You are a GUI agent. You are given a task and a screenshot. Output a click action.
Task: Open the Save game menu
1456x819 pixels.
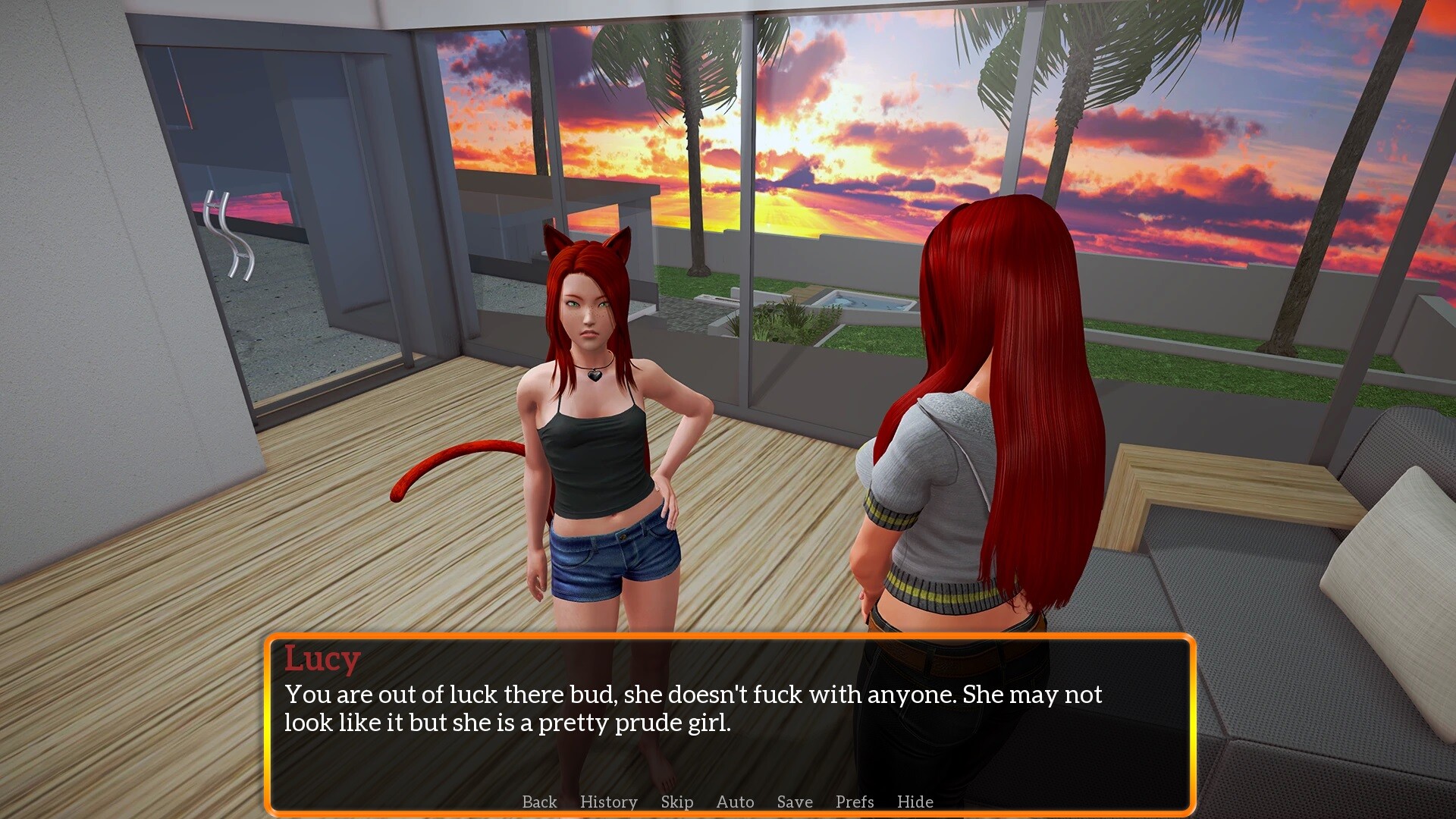[794, 802]
